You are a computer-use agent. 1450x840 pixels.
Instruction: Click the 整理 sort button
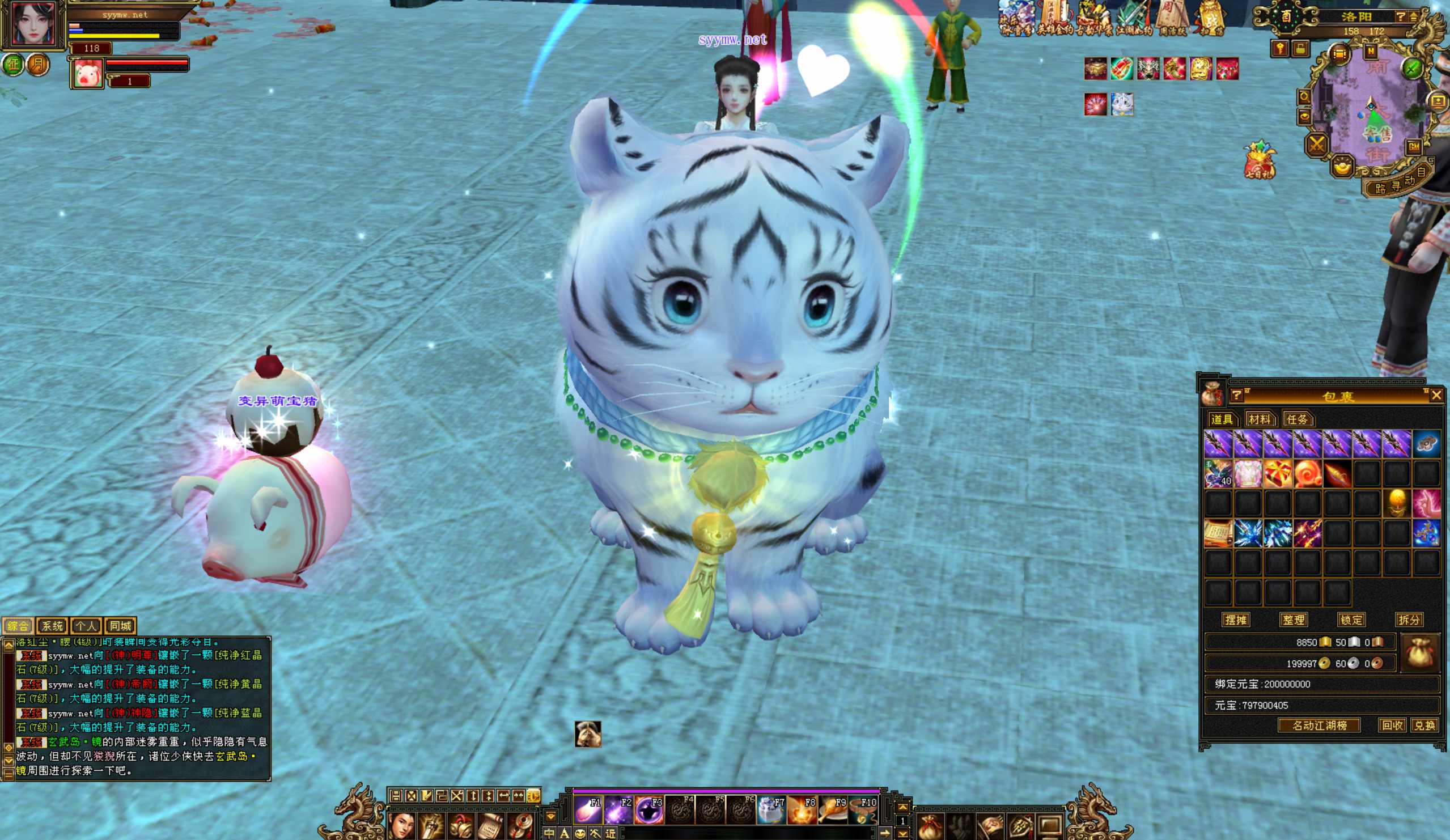coord(1294,620)
